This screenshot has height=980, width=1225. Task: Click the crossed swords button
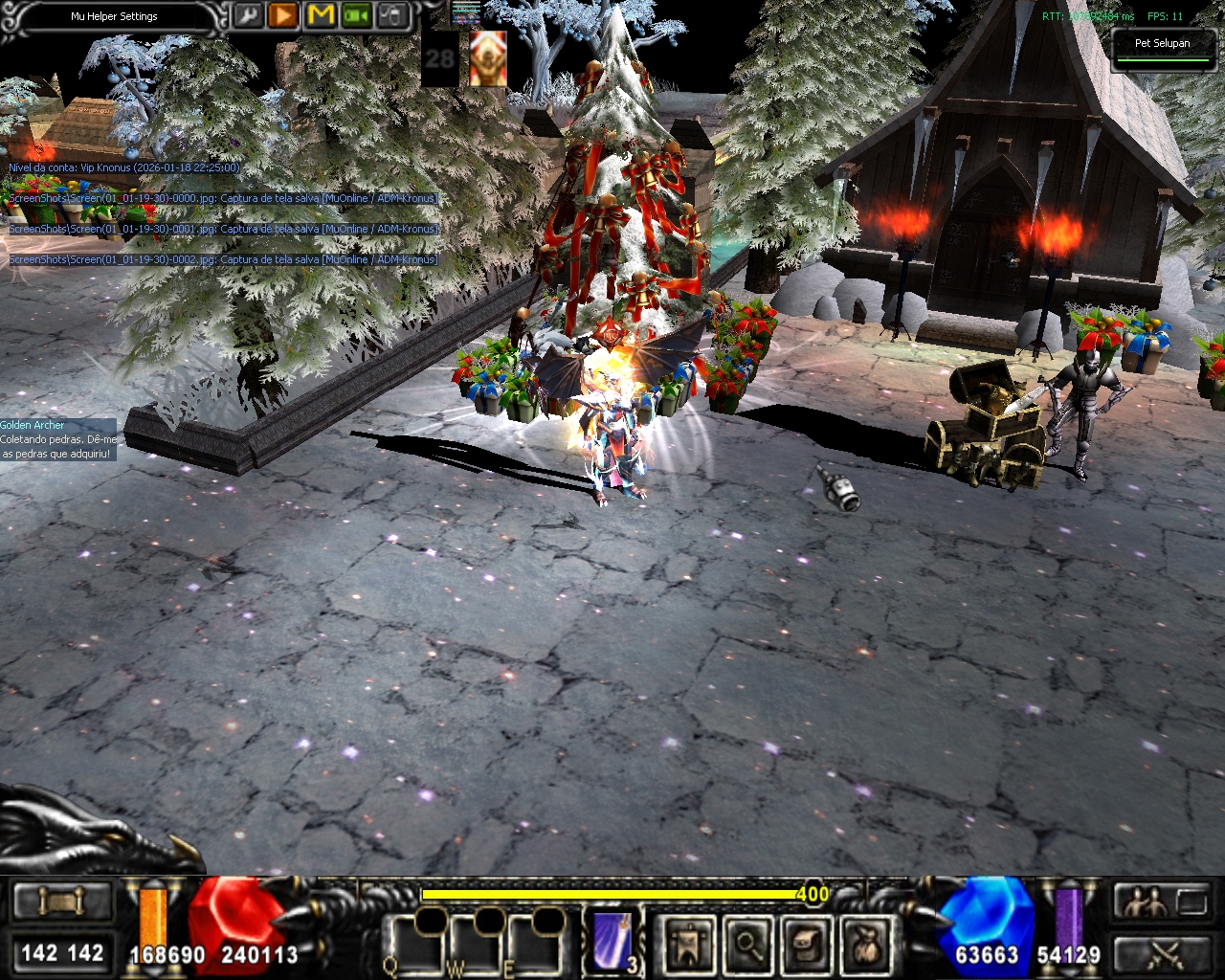pyautogui.click(x=1163, y=954)
